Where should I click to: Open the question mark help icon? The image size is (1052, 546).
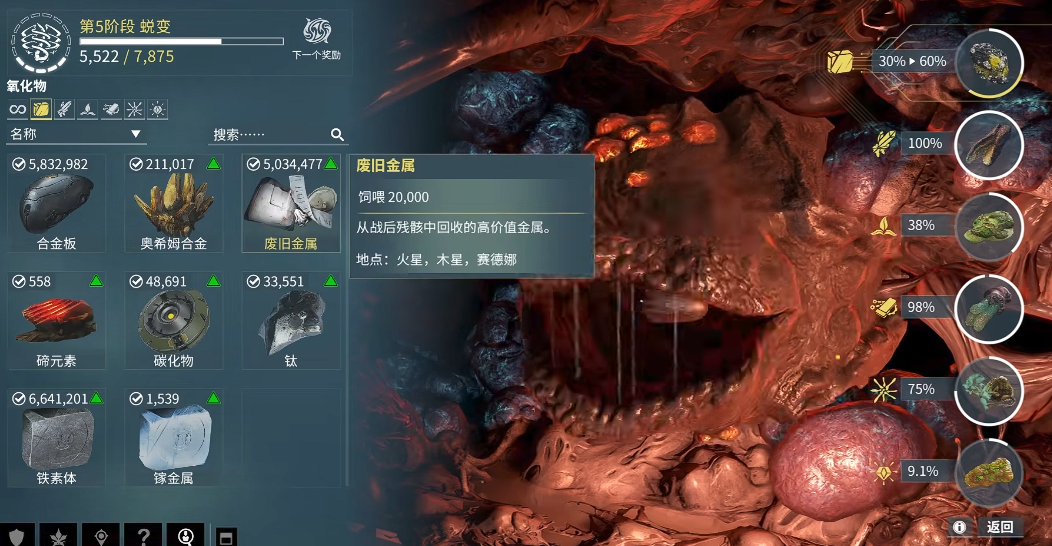(144, 535)
